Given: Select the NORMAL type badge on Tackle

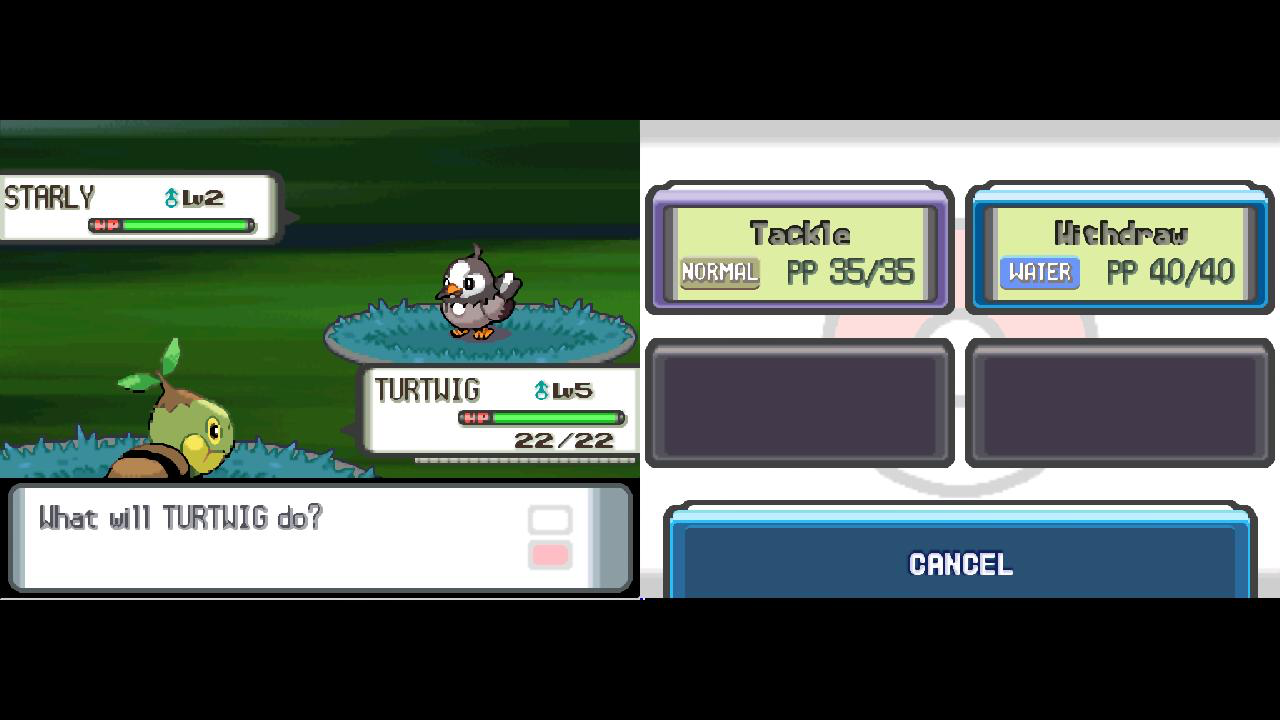Looking at the screenshot, I should pyautogui.click(x=719, y=271).
